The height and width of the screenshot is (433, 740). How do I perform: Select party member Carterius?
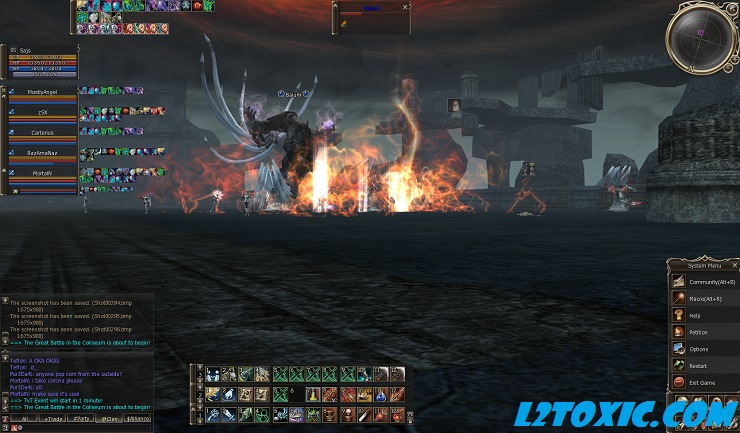click(43, 132)
